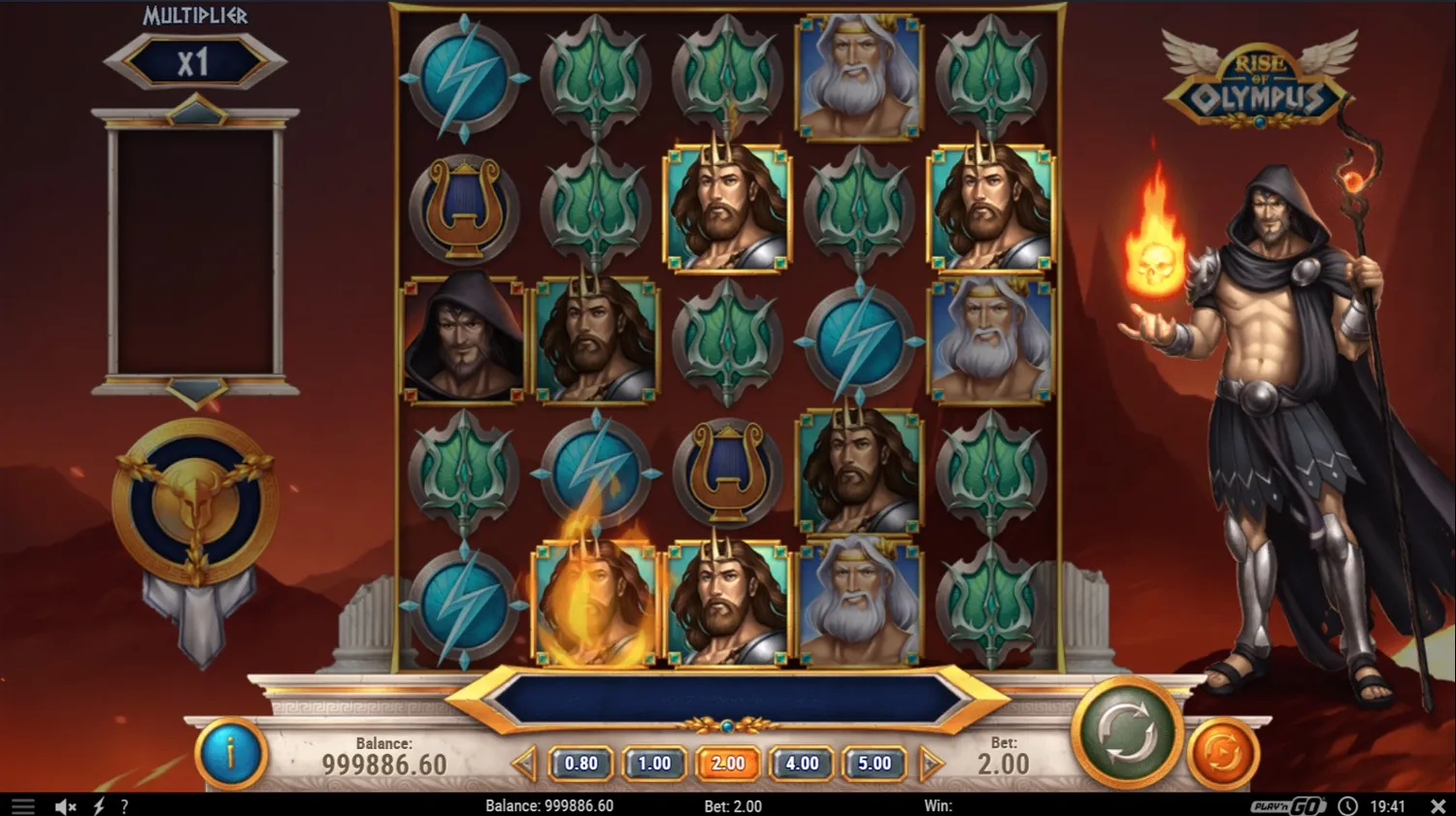
Task: Click the lightning bolt quick-spin icon
Action: (x=97, y=805)
